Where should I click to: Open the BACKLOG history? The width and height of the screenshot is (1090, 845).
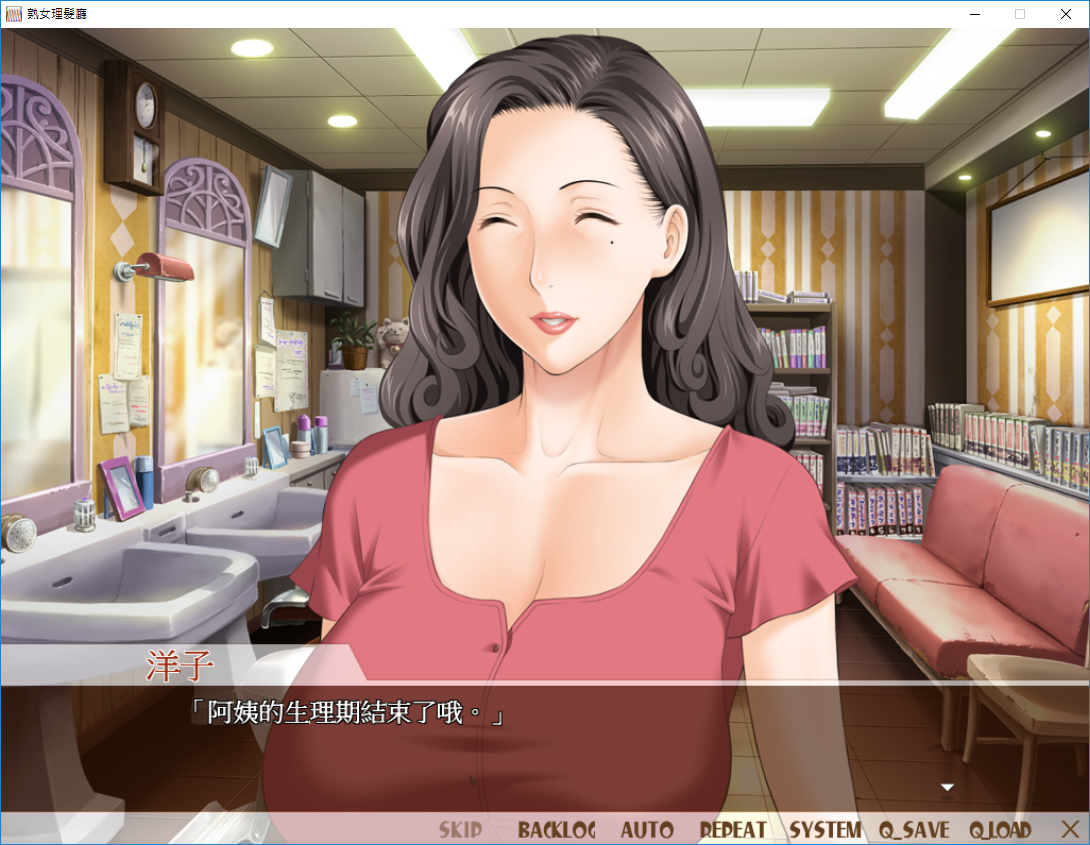(556, 830)
